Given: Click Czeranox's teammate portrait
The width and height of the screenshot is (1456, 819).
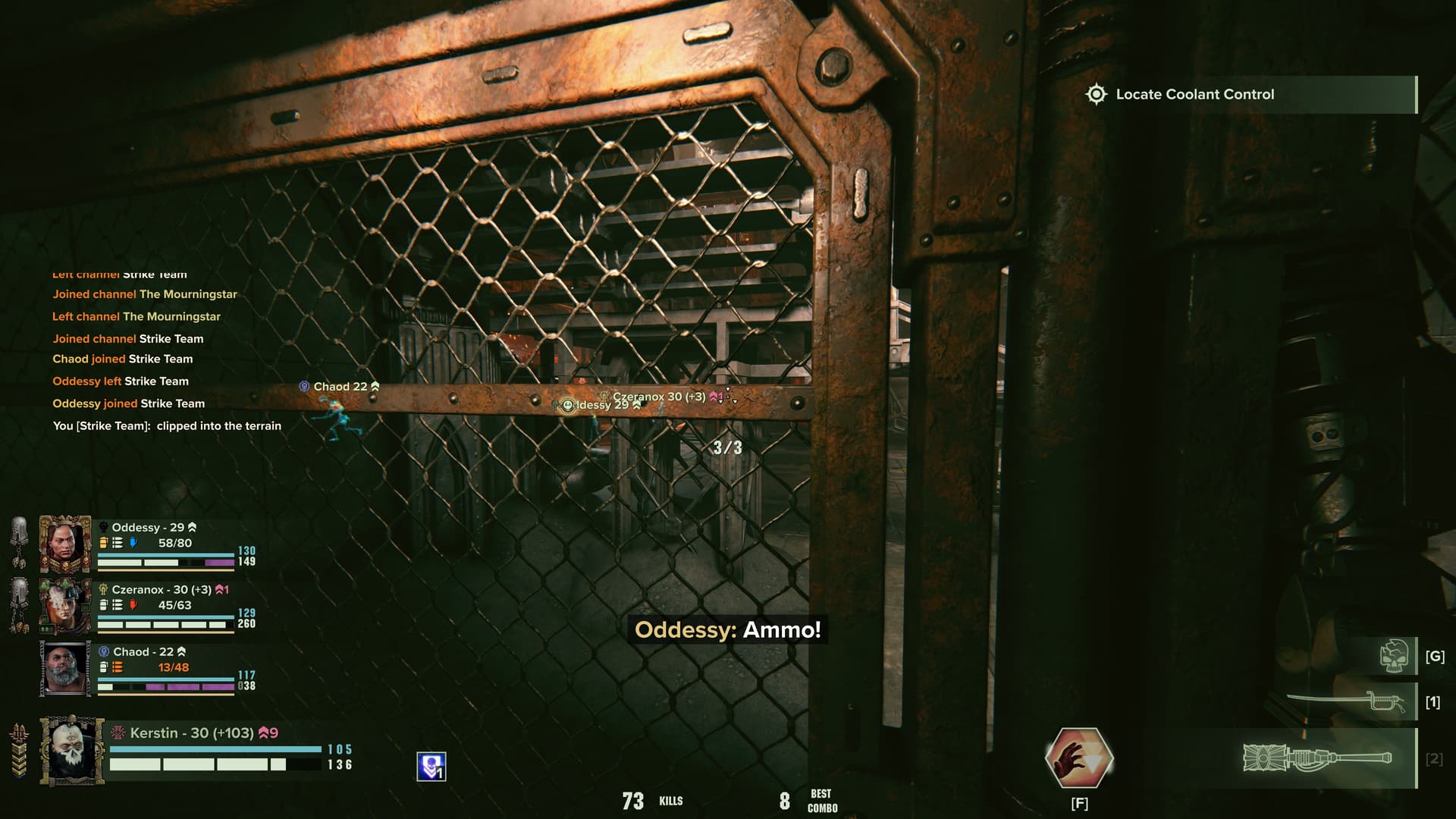Looking at the screenshot, I should tap(65, 606).
